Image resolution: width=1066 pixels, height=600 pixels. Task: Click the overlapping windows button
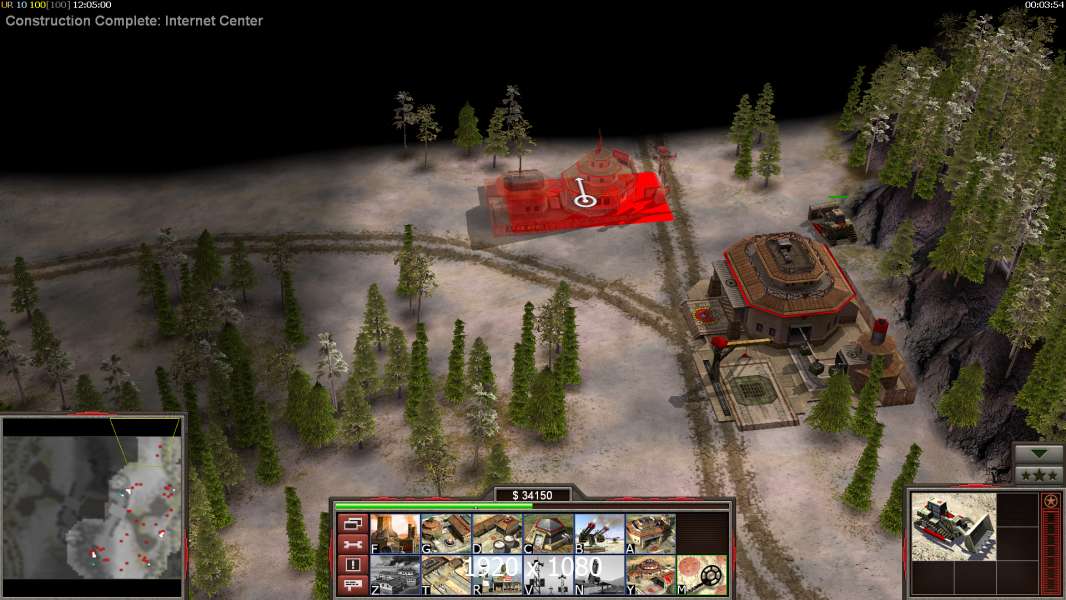point(352,523)
